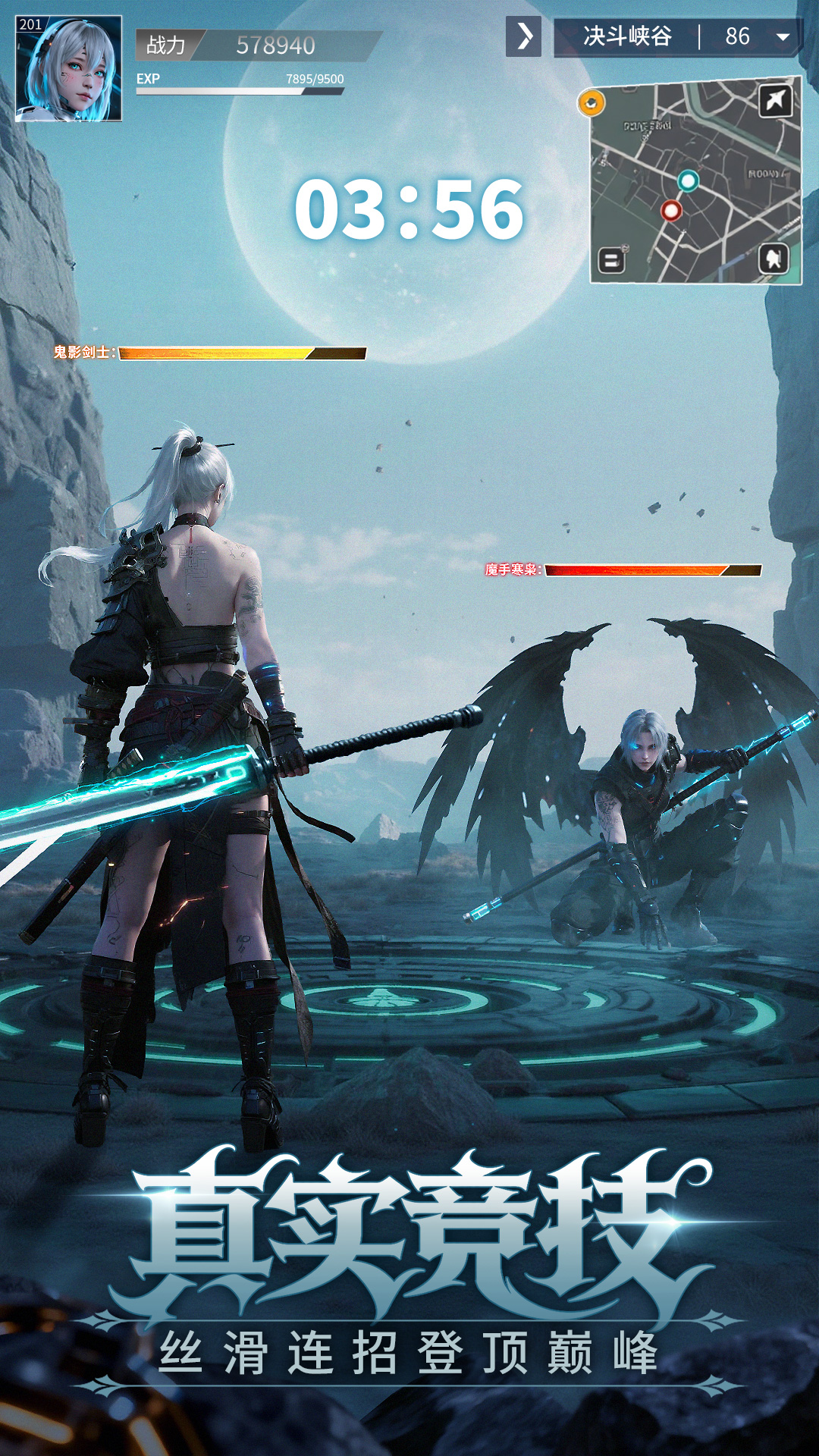
Task: Select the red location marker on minimap
Action: click(671, 210)
